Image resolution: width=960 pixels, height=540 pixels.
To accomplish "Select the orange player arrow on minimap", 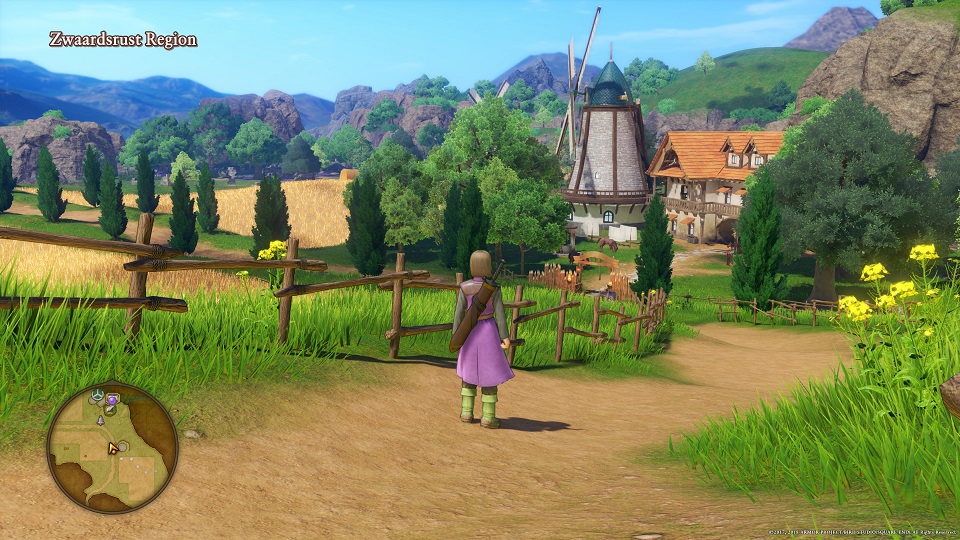I will (x=114, y=448).
